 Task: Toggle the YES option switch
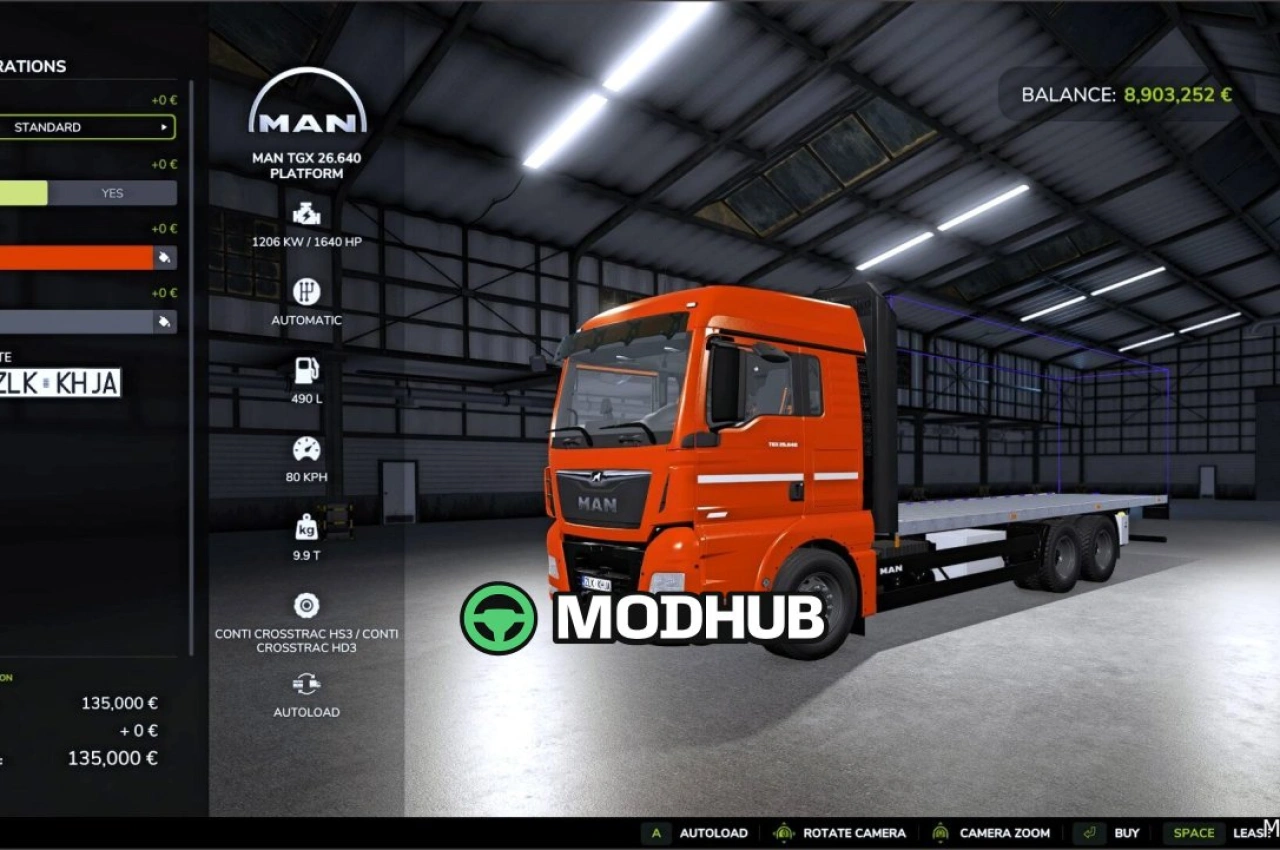click(x=112, y=192)
